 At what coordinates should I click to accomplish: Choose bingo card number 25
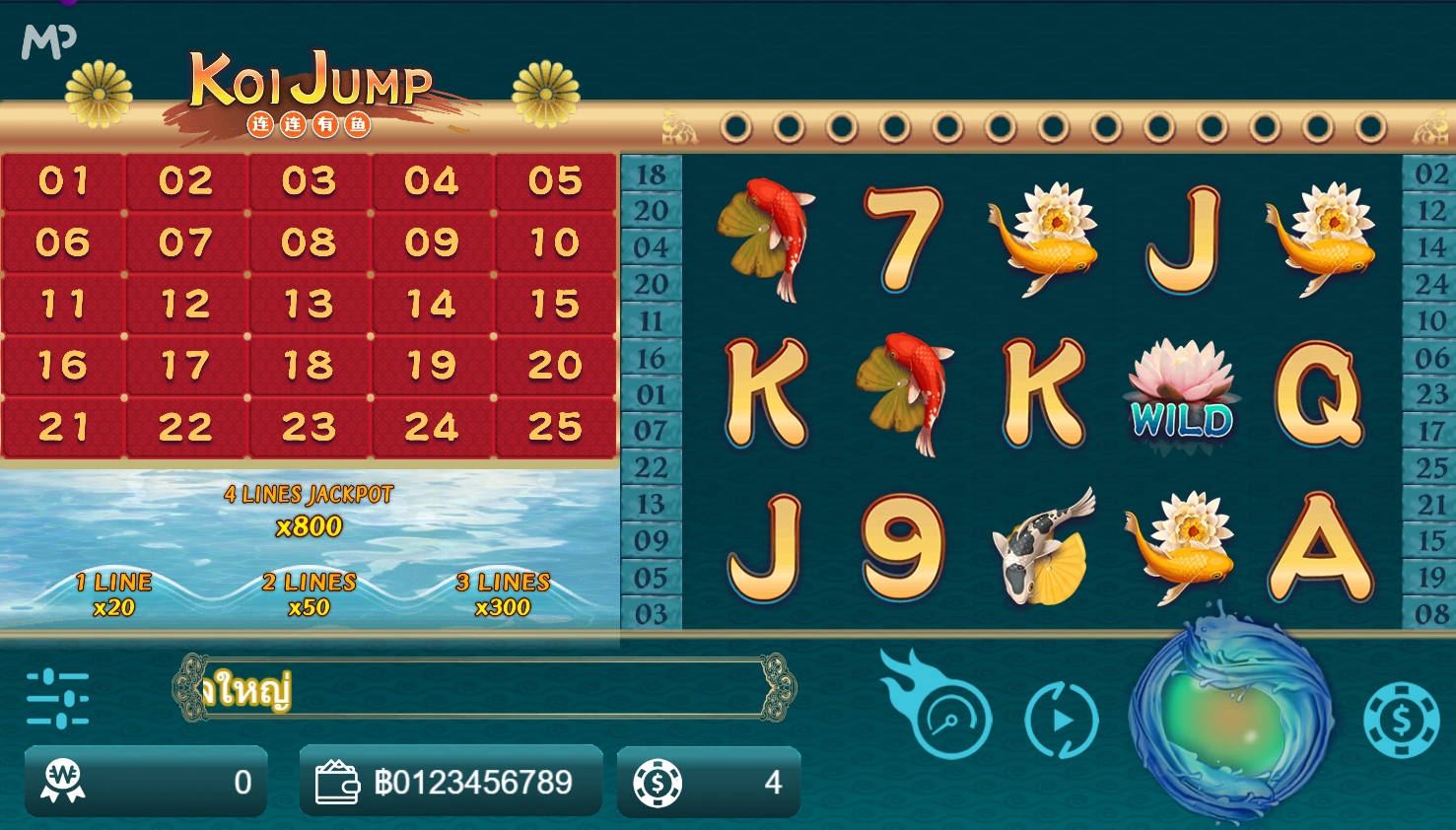point(555,428)
